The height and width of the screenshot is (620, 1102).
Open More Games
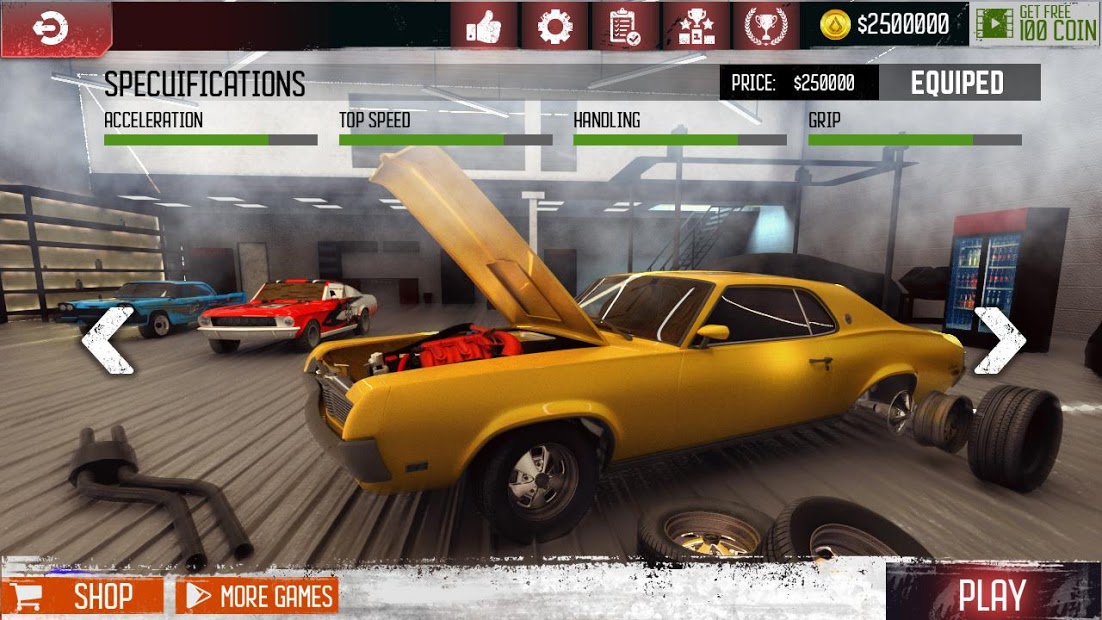(x=258, y=597)
